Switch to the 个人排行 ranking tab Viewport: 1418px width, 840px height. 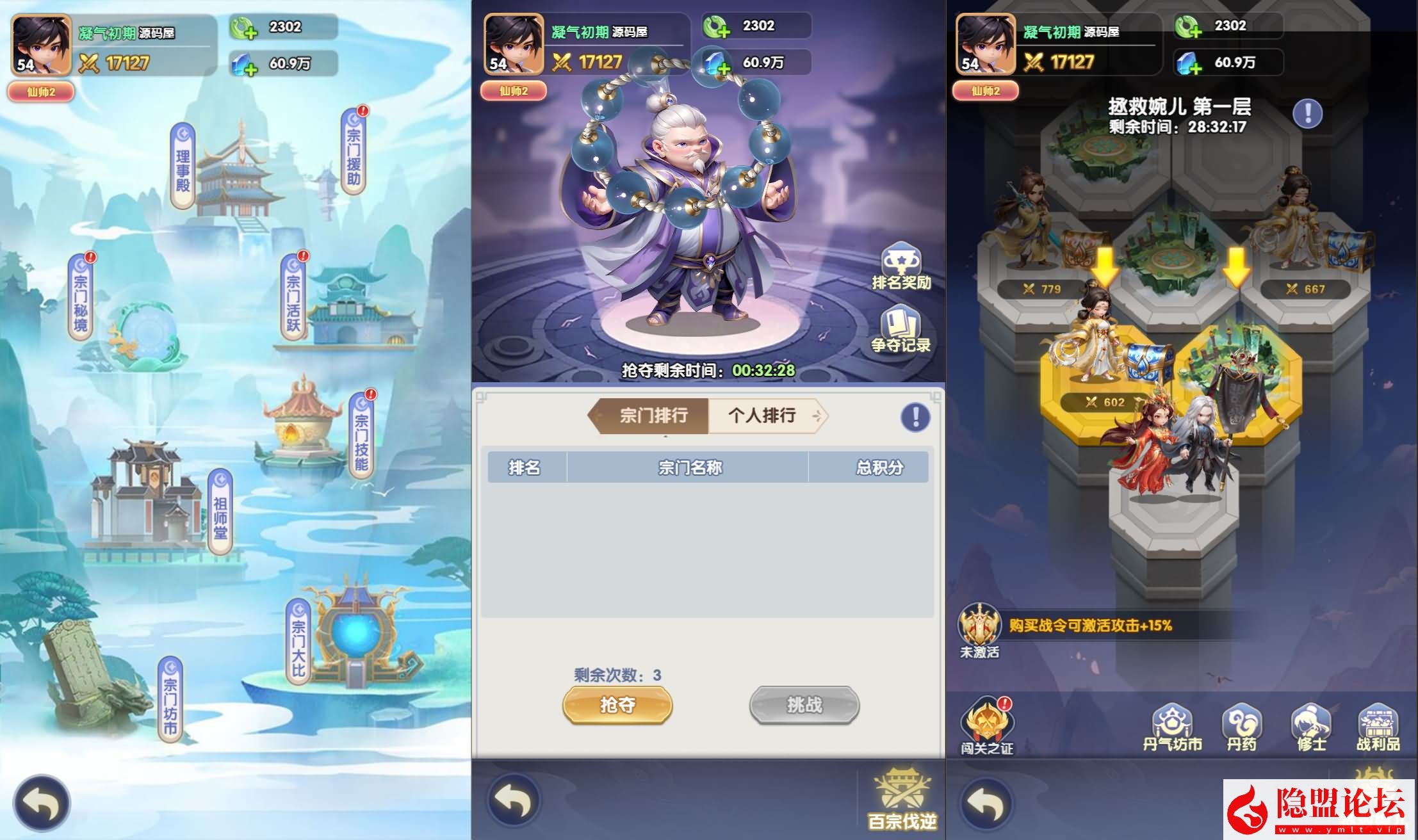pyautogui.click(x=762, y=416)
